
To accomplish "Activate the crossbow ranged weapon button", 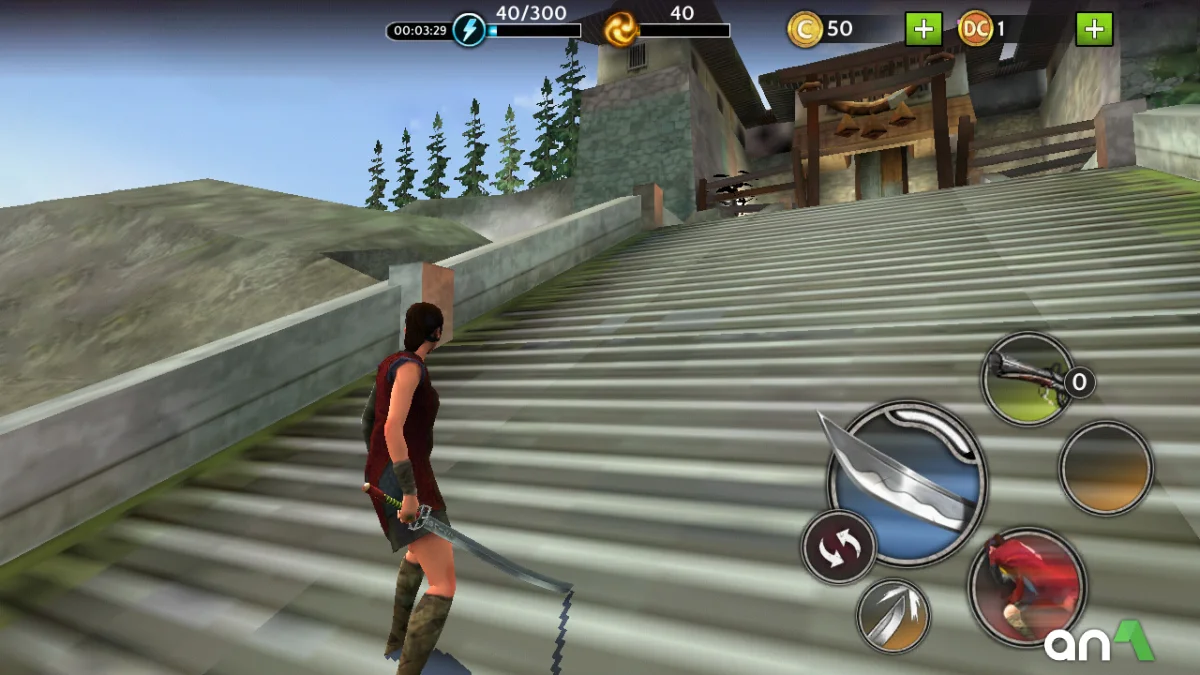I will pos(1027,379).
